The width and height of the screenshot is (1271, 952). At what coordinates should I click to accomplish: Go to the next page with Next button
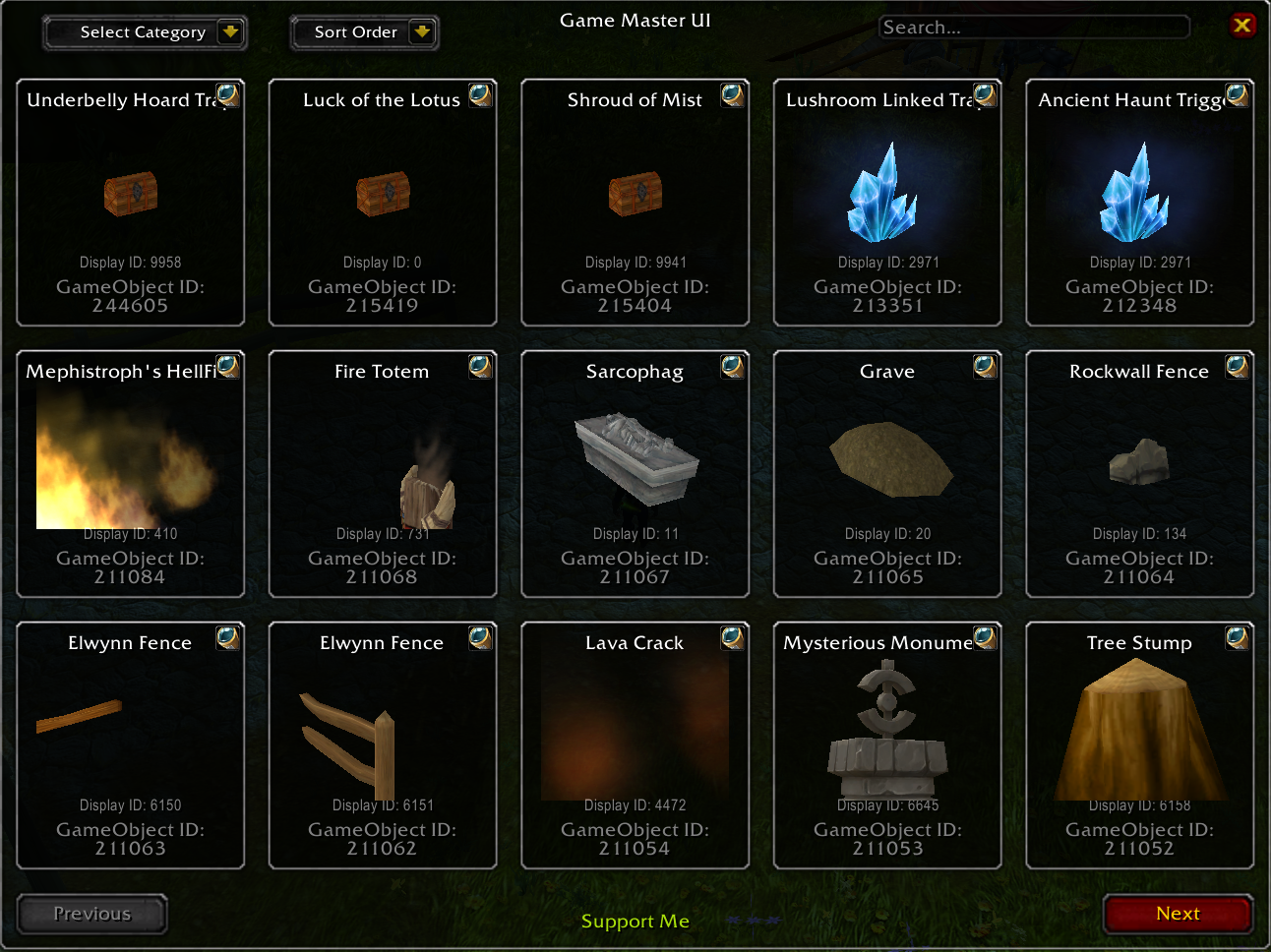point(1178,914)
